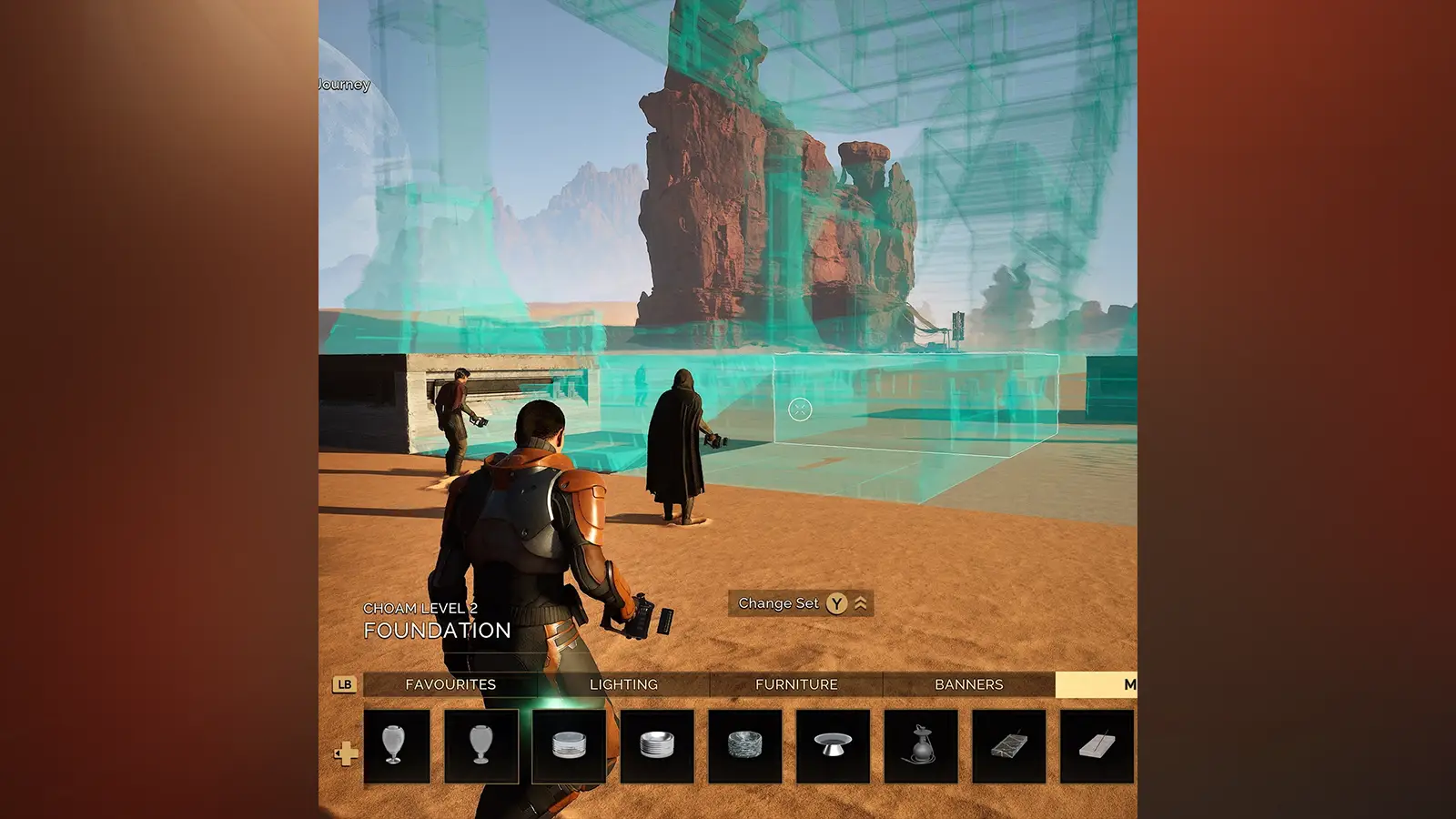Select the stone bowl placeable
Screen dimensions: 1456x819
(744, 748)
